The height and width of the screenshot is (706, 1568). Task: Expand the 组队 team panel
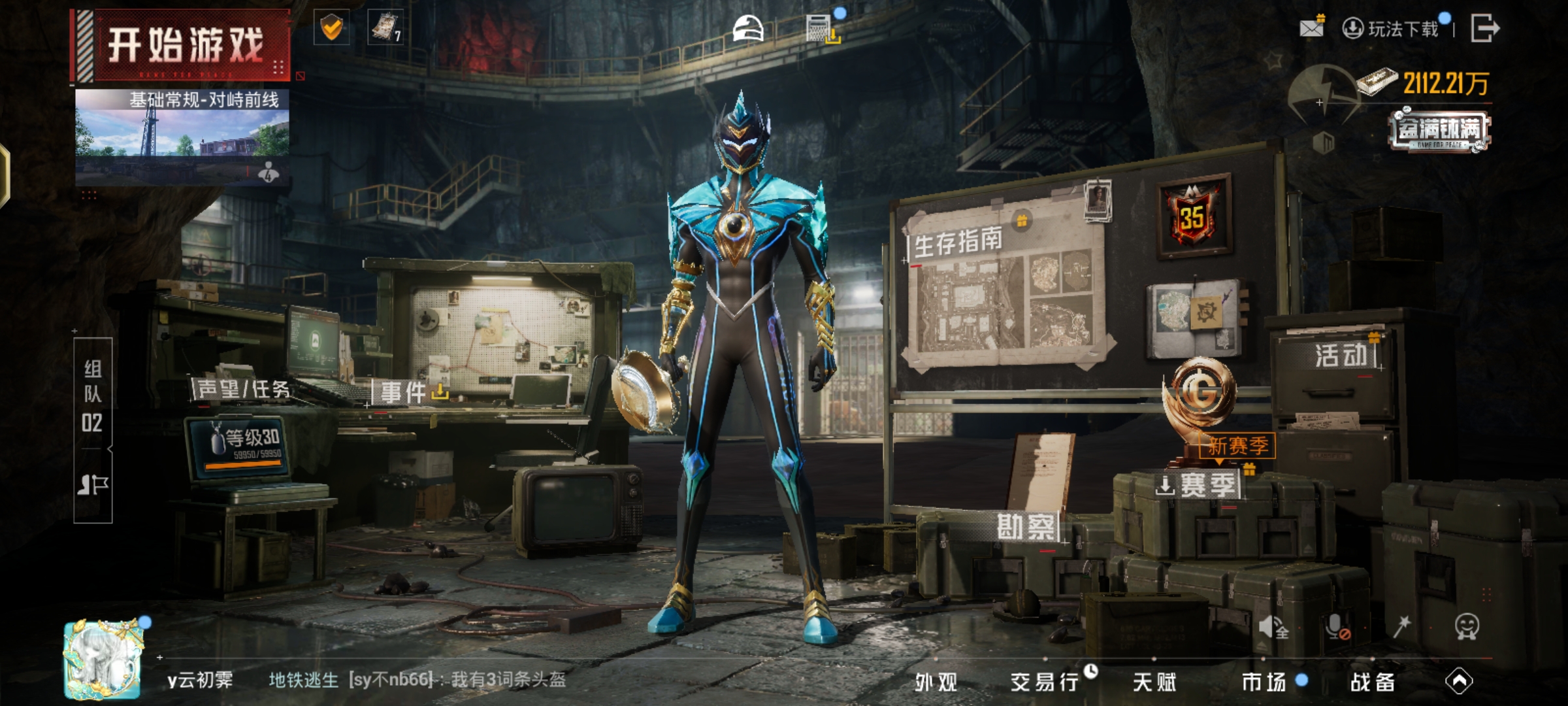coord(93,395)
